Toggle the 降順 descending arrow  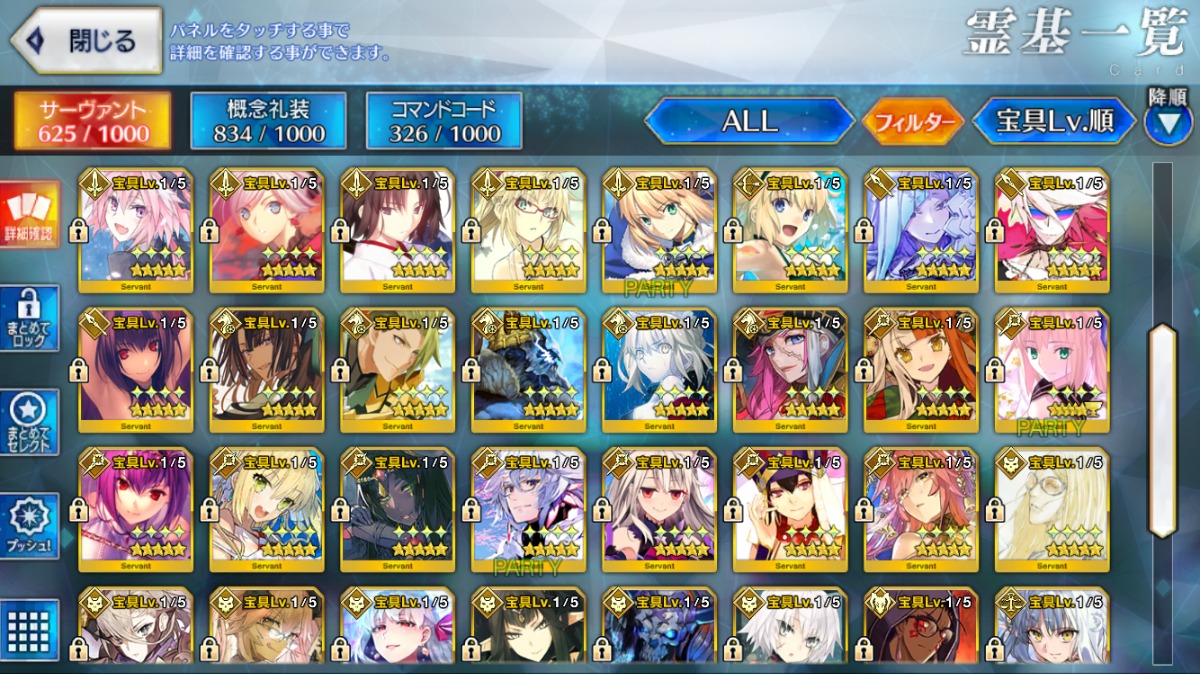coord(1167,122)
